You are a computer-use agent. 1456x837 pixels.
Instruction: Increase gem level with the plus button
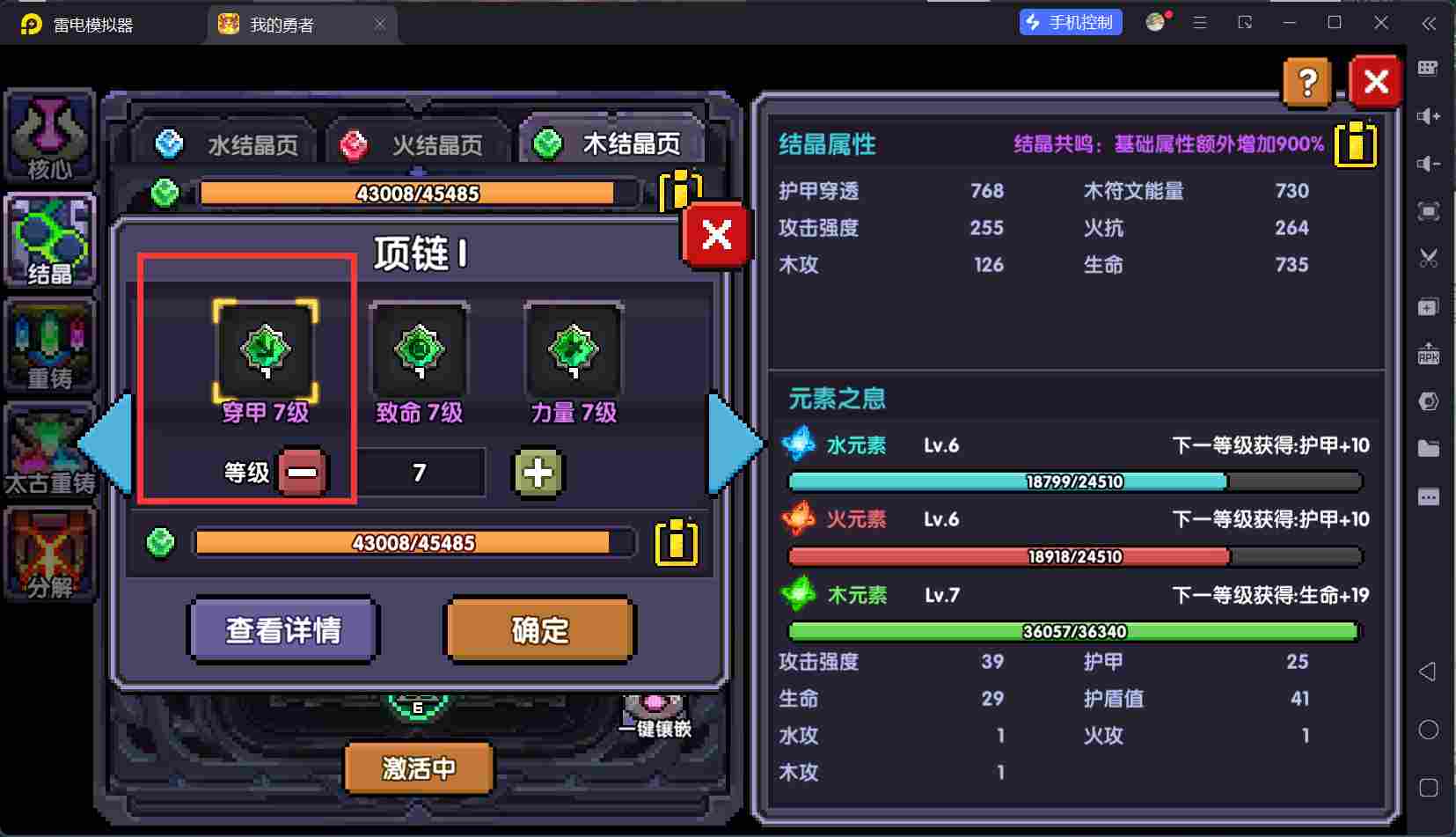click(539, 473)
